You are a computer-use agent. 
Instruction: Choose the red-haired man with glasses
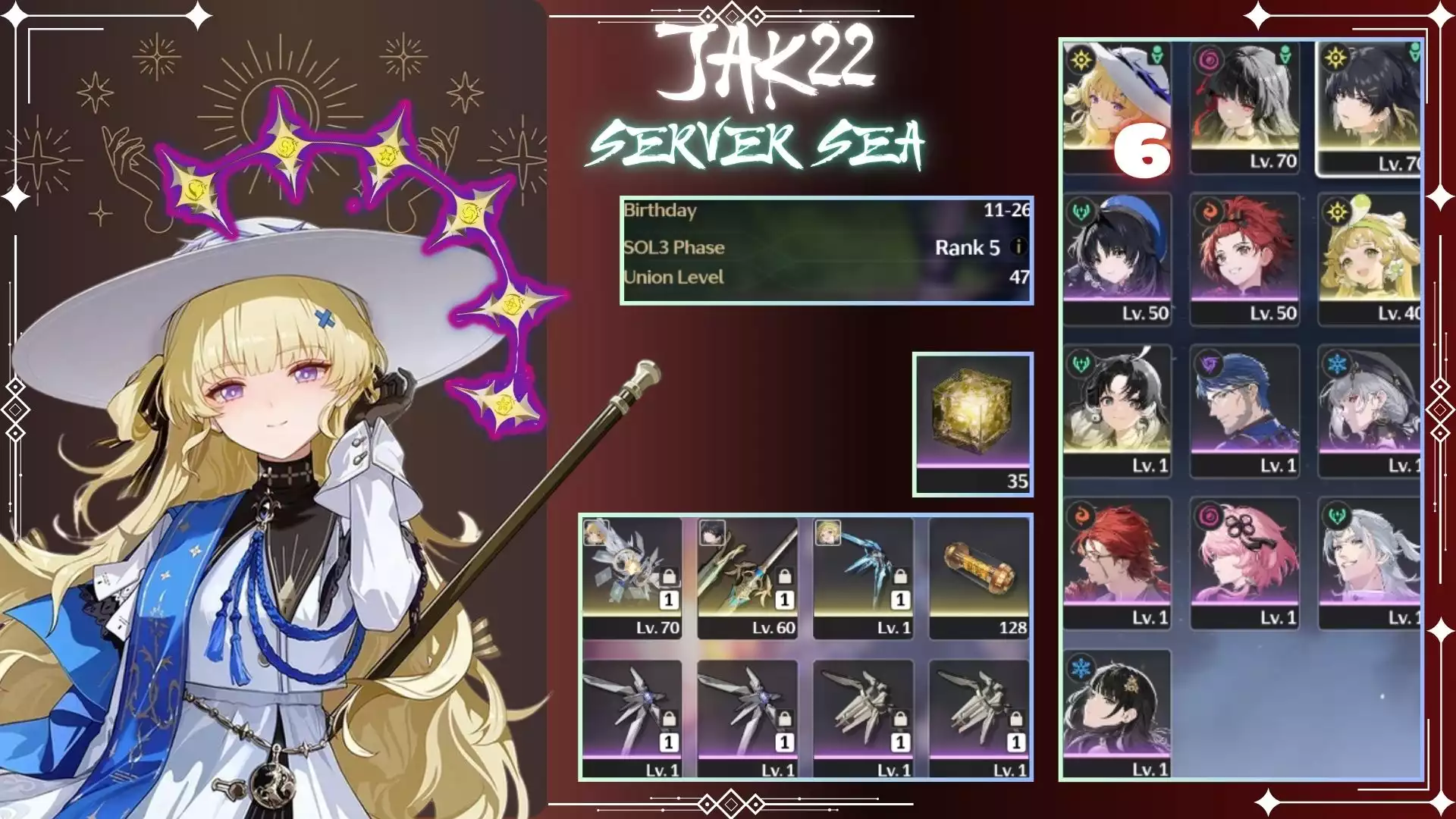[x=1116, y=562]
